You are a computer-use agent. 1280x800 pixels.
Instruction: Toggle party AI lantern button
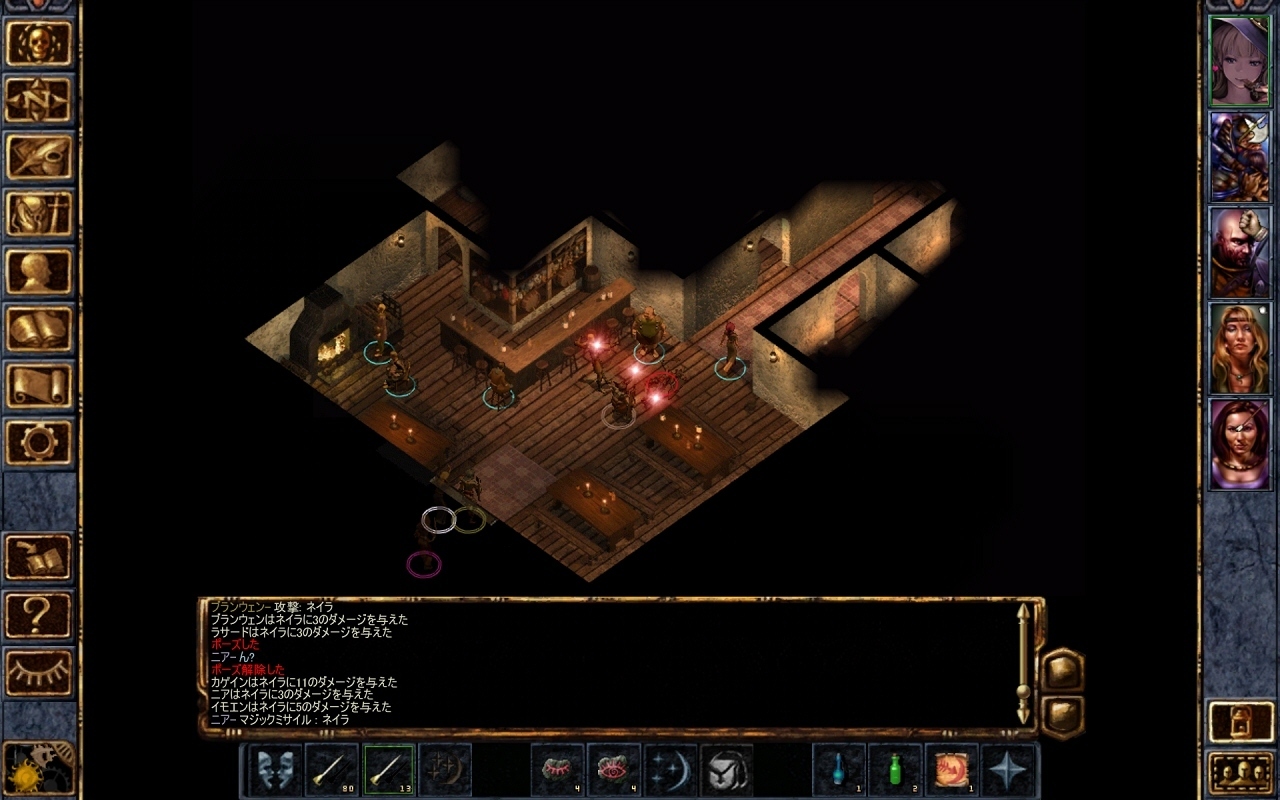tap(1241, 722)
